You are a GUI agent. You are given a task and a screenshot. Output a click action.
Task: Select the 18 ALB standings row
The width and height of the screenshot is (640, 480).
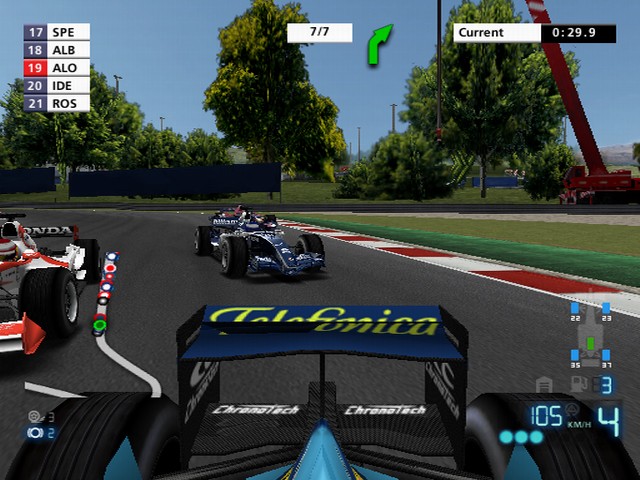click(56, 50)
